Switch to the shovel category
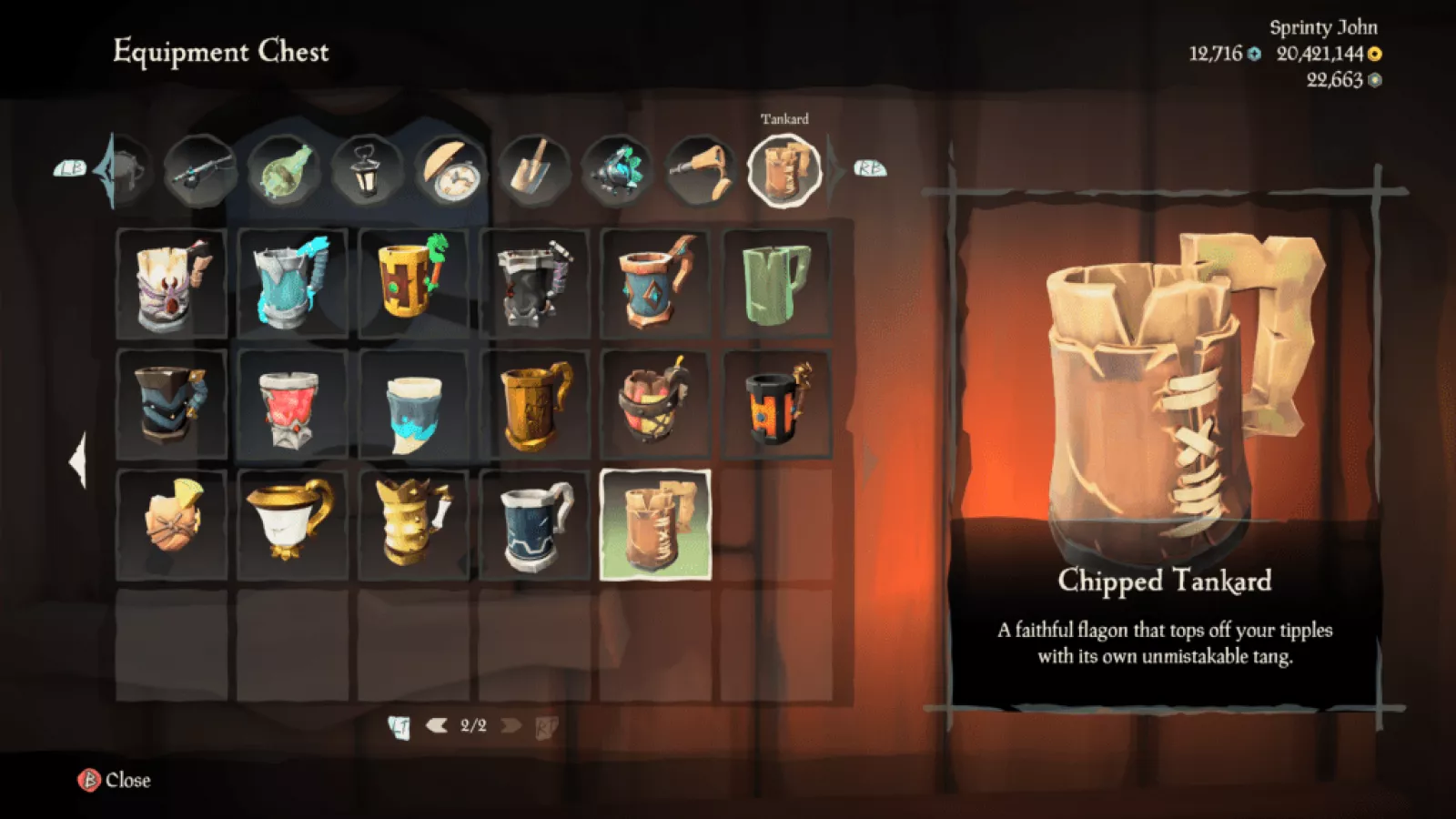1456x819 pixels. [534, 169]
